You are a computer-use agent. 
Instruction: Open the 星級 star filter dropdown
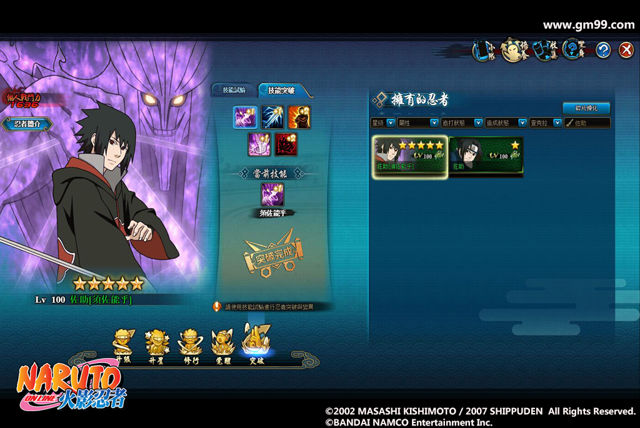(383, 123)
